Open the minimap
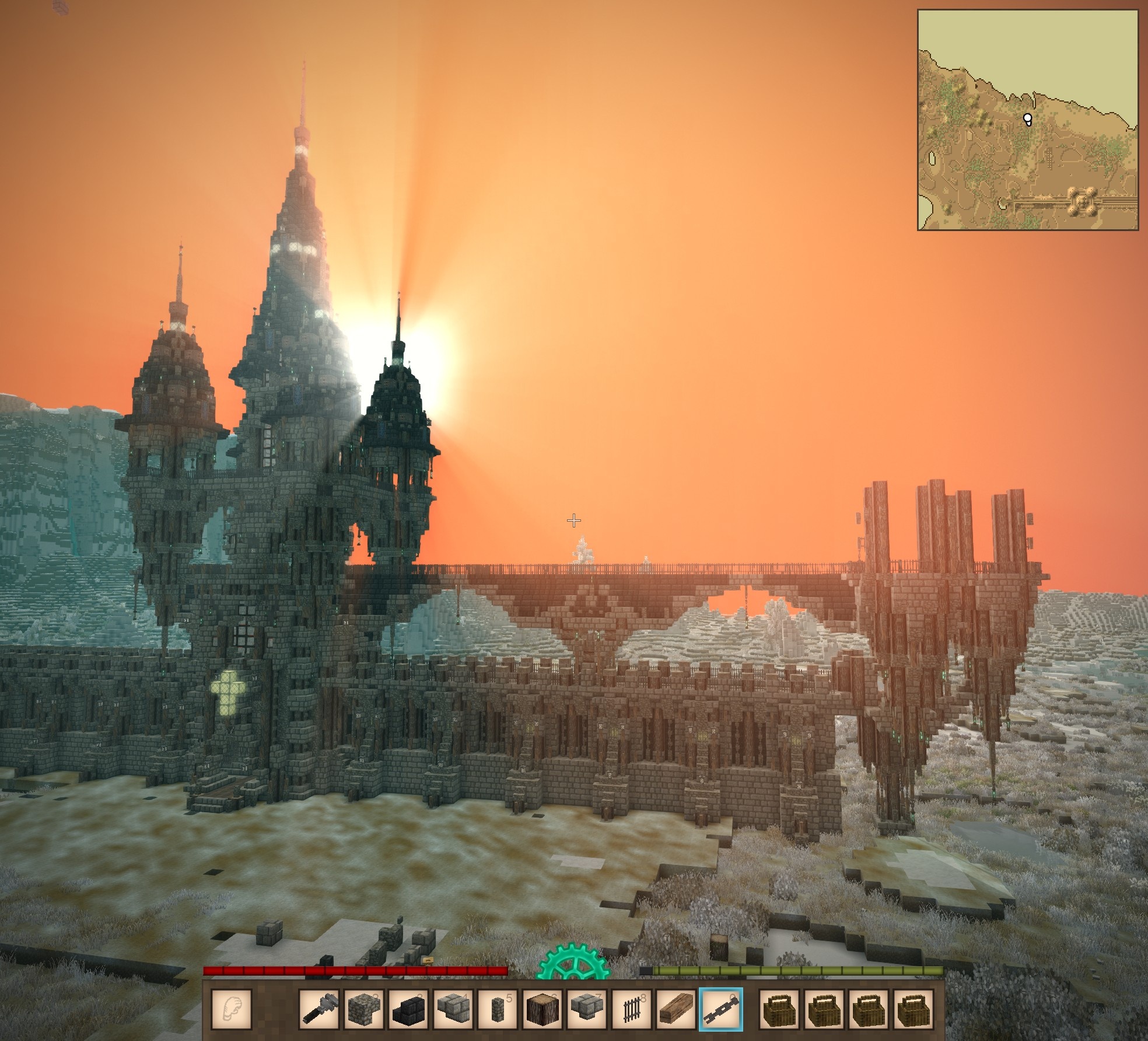This screenshot has height=1041, width=1148. pos(1027,120)
